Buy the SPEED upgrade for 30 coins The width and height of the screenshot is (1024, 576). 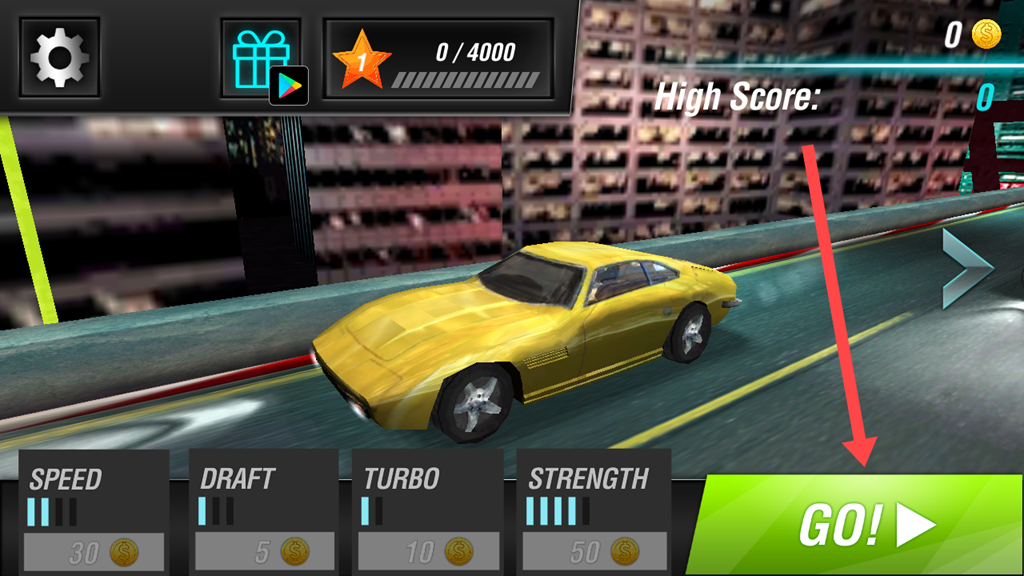96,550
